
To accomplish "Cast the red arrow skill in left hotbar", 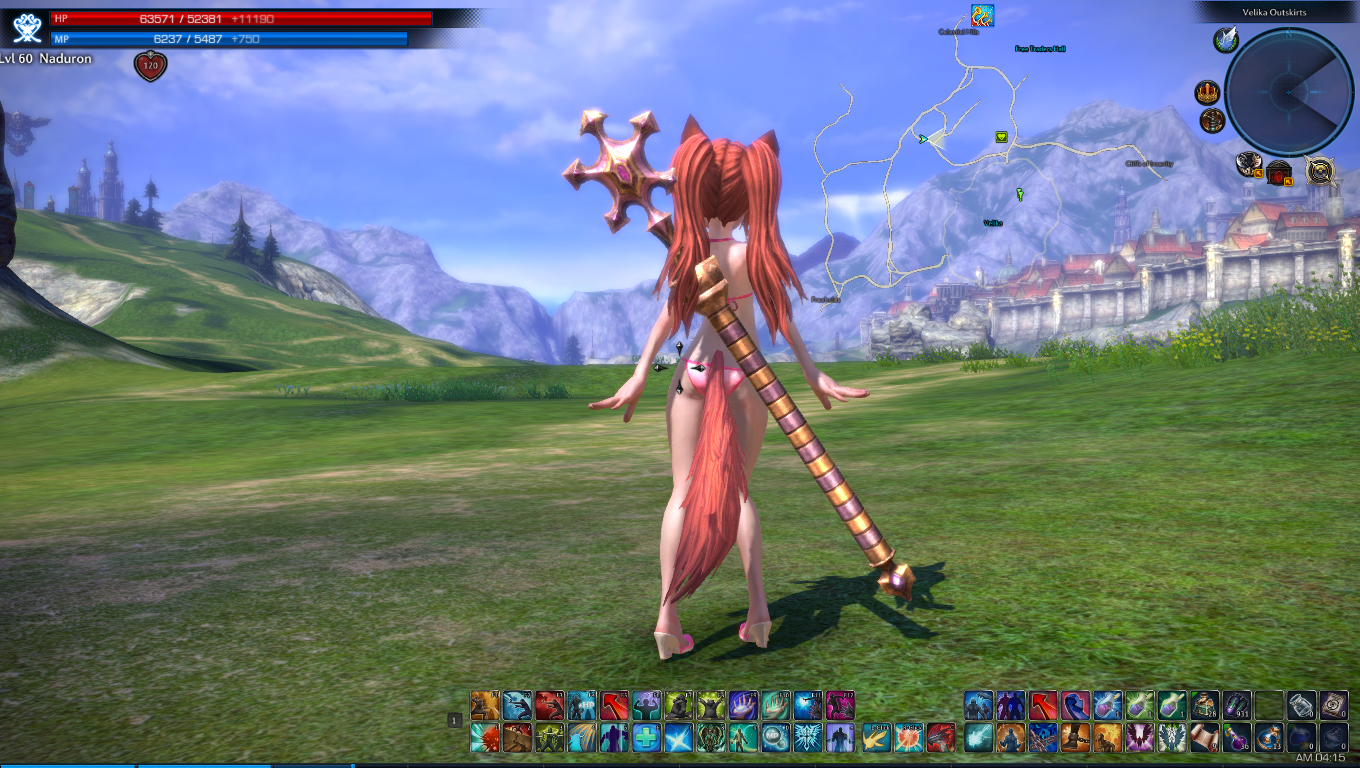I will (615, 705).
